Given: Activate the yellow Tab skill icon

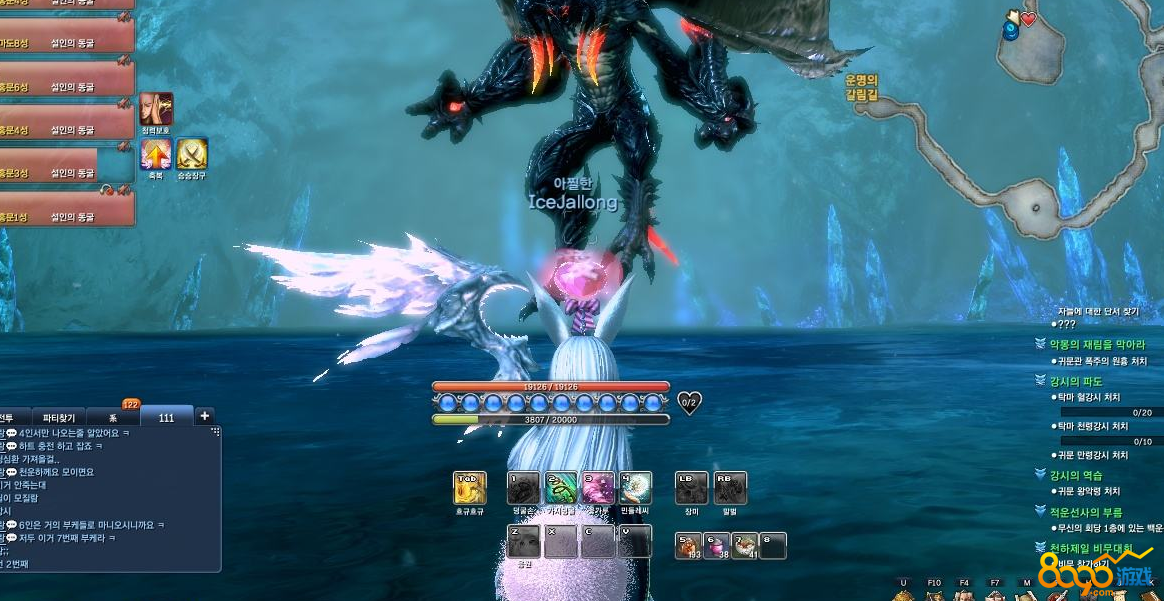Looking at the screenshot, I should [469, 488].
